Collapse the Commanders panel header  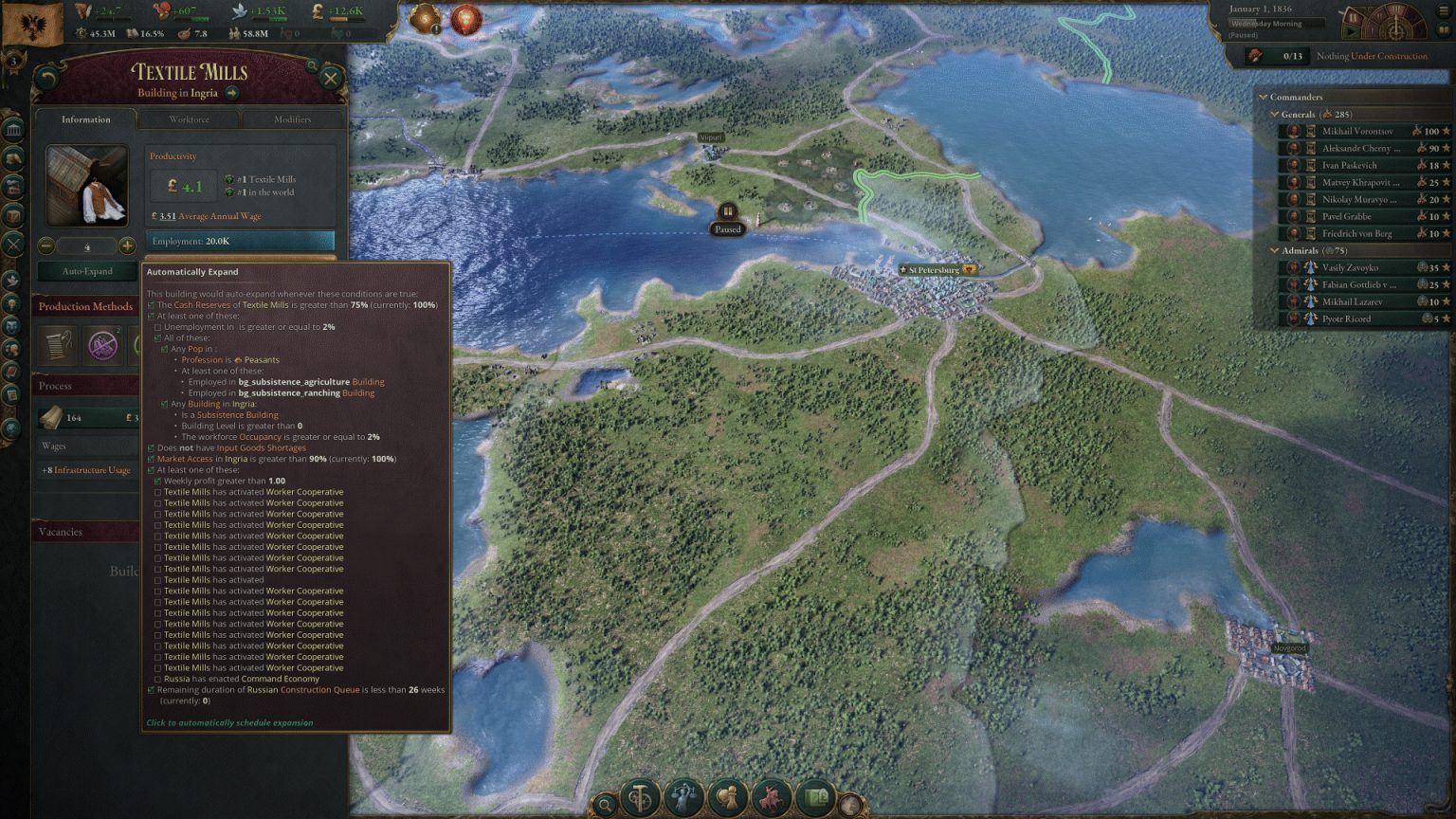coord(1262,97)
